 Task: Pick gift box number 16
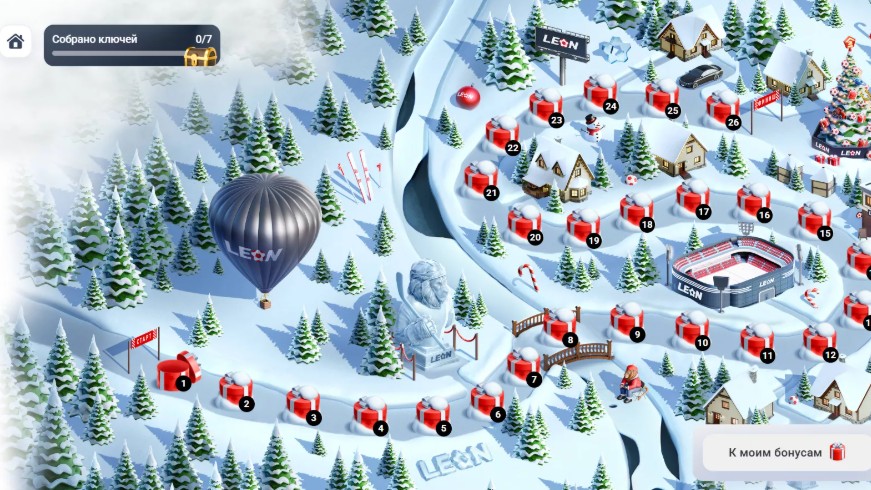754,200
